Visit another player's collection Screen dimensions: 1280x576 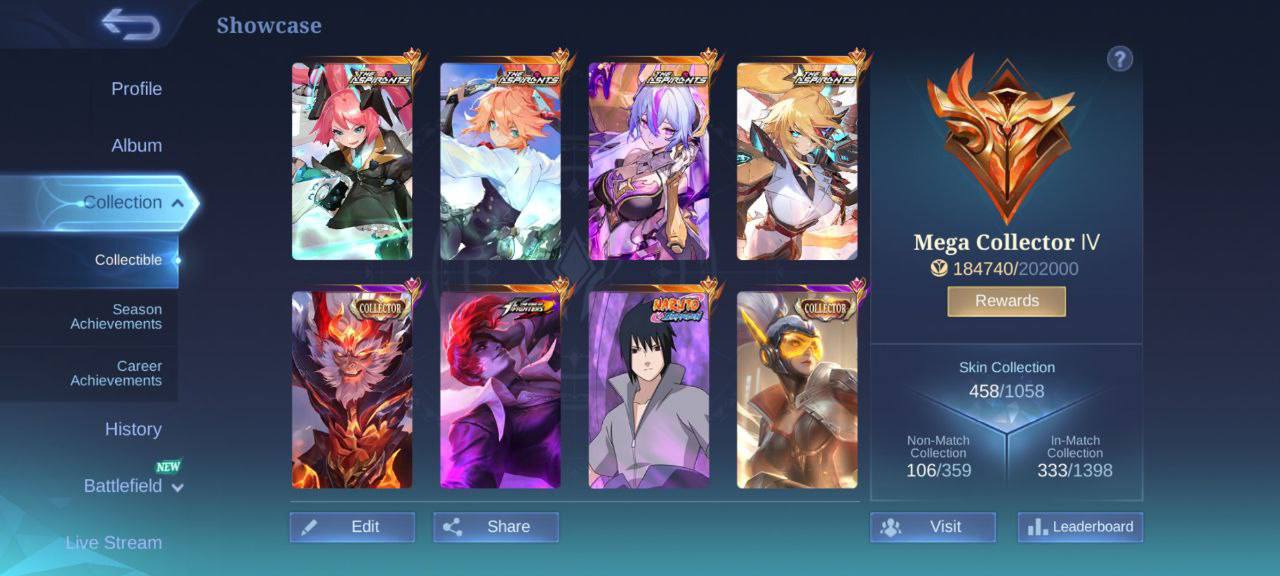[x=932, y=527]
